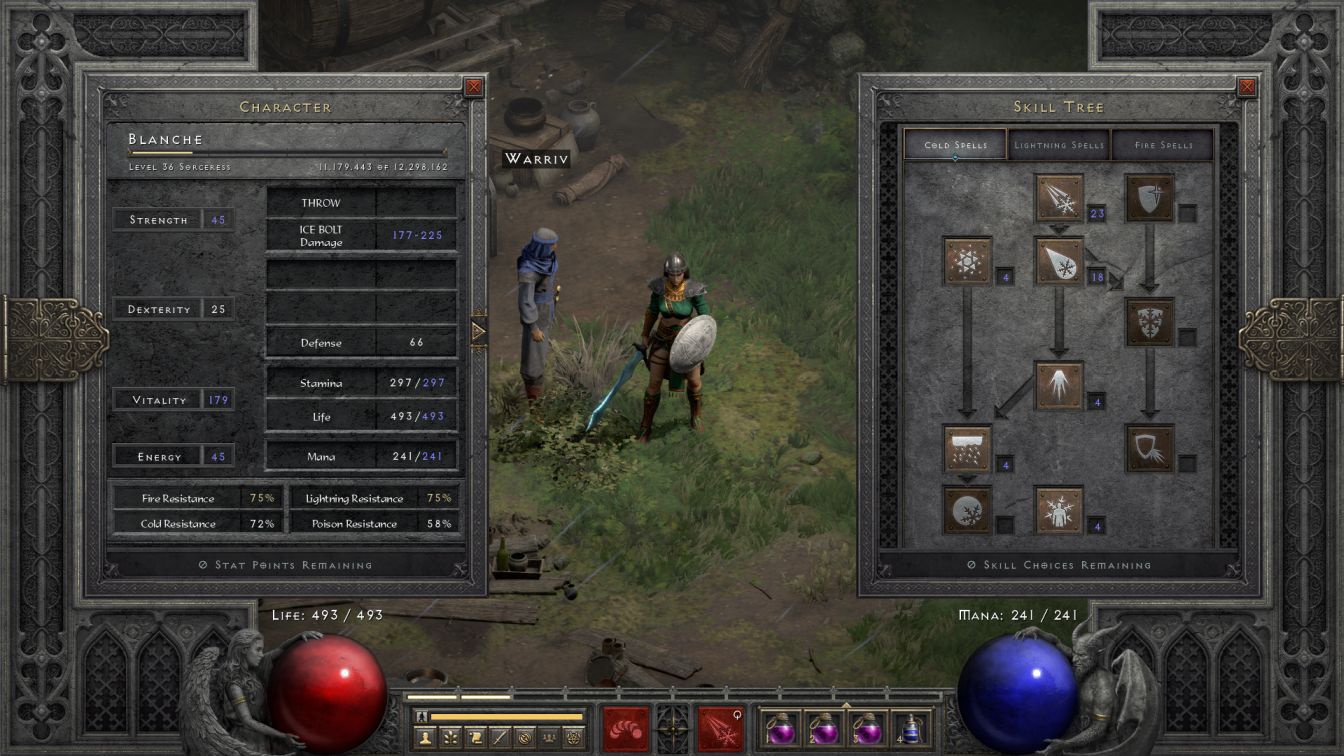Choose the Frozen Orb skill

pyautogui.click(x=967, y=510)
